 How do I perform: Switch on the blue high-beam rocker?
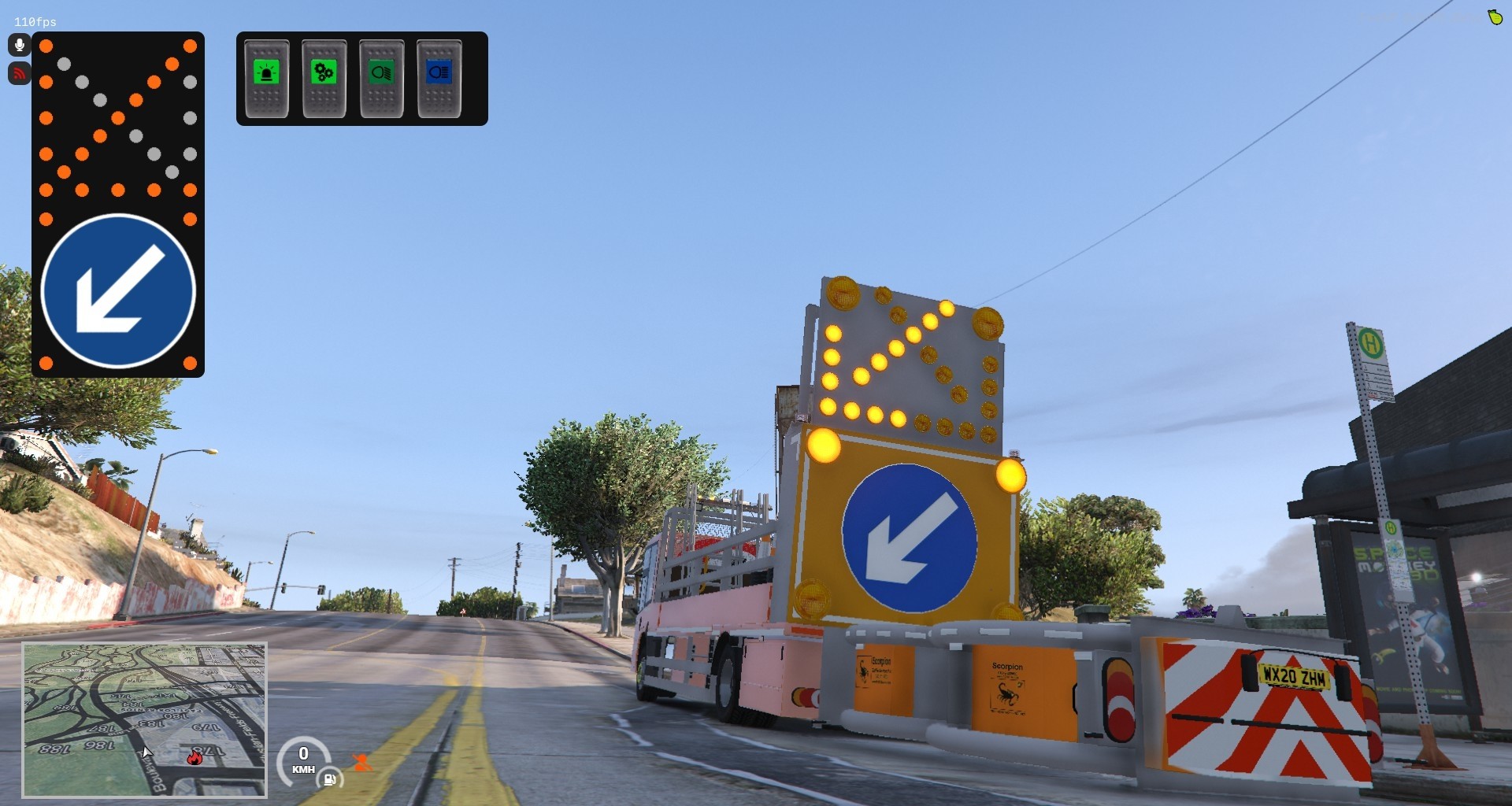click(439, 79)
